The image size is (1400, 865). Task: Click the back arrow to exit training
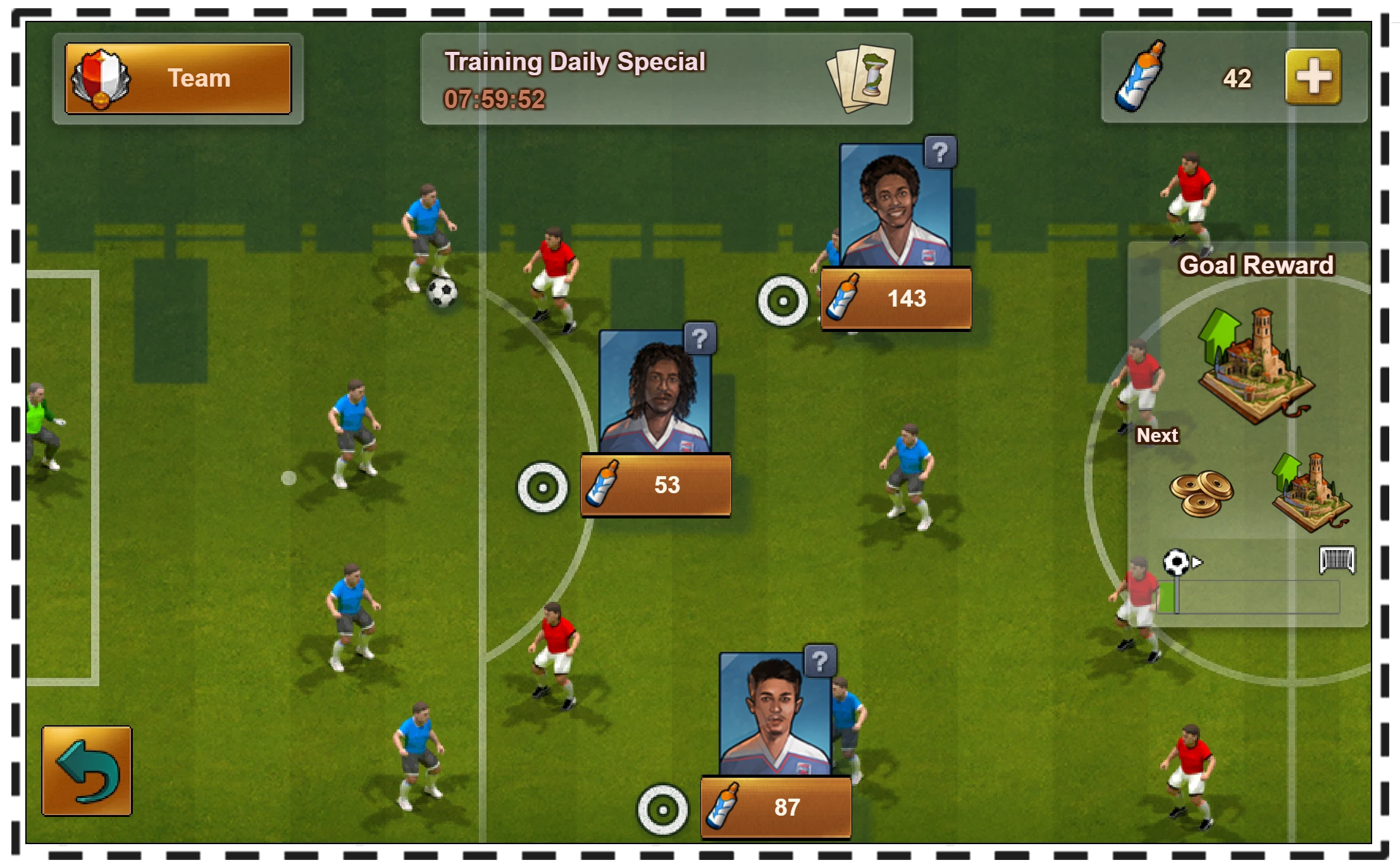87,773
